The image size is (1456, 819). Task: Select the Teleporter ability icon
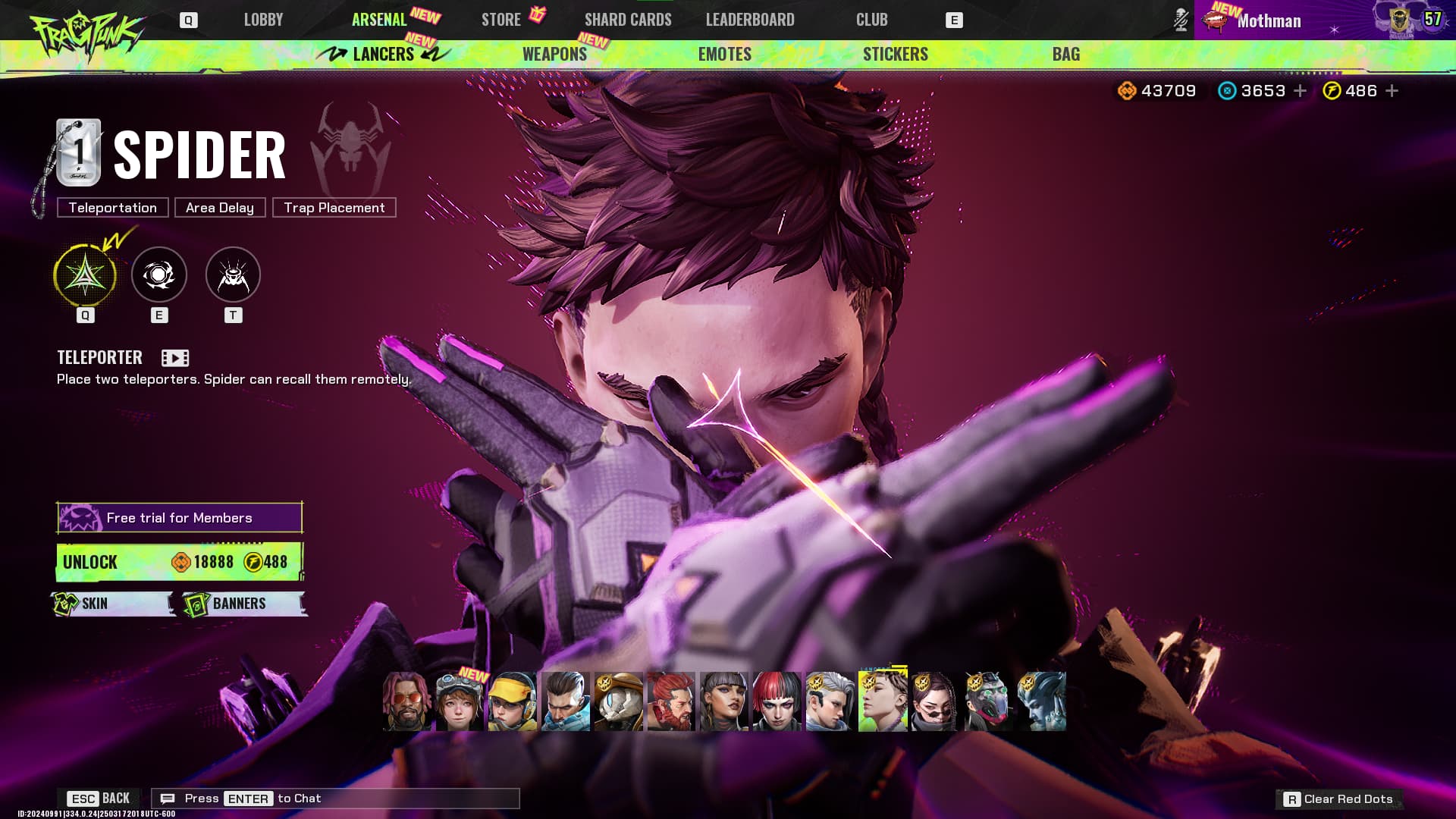(x=85, y=275)
